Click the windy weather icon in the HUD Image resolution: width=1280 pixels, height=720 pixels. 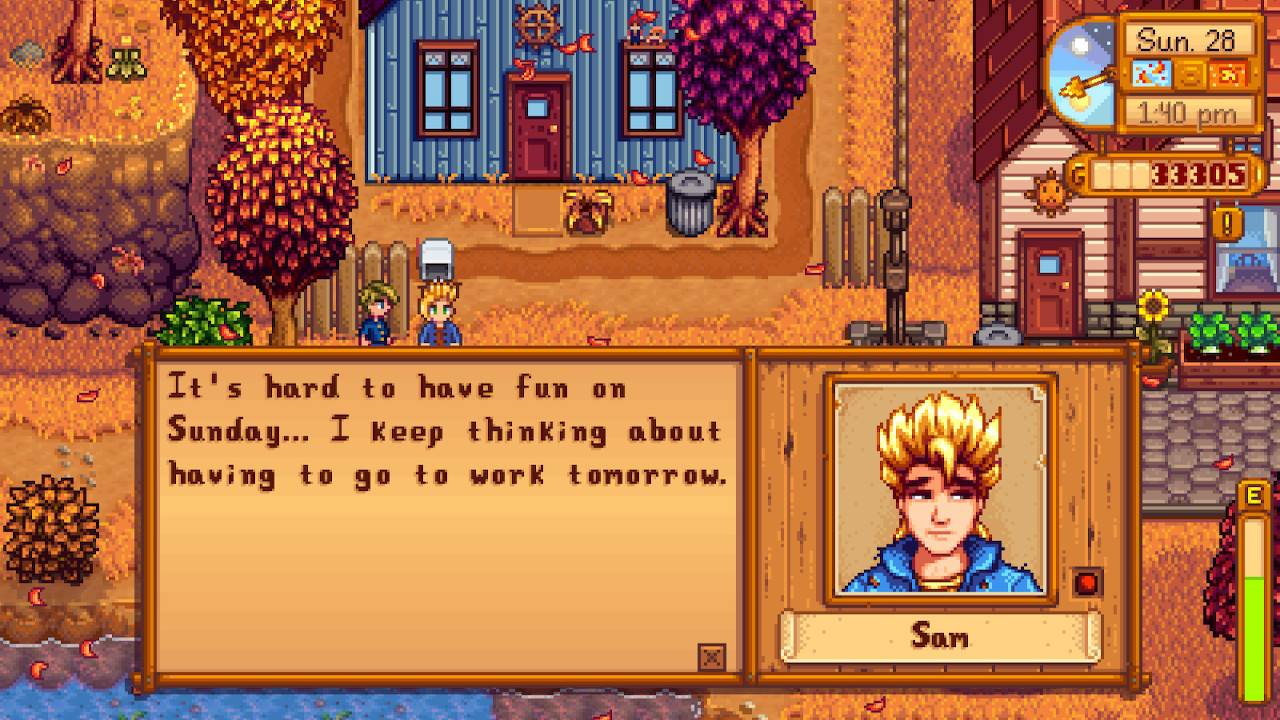tap(1152, 76)
